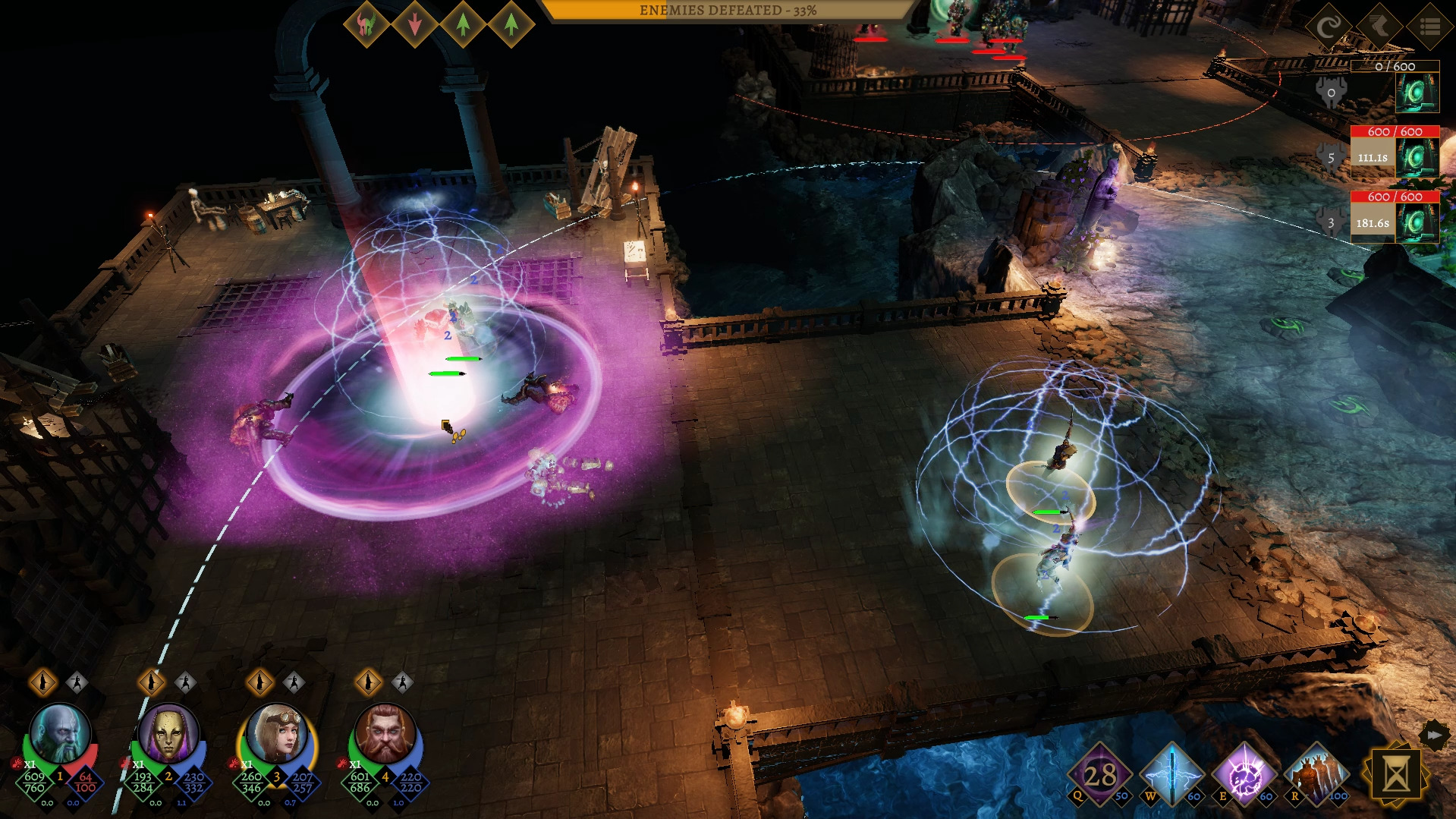Screen dimensions: 1456x819
Task: Select the portal with 181.6s timer
Action: (1416, 224)
